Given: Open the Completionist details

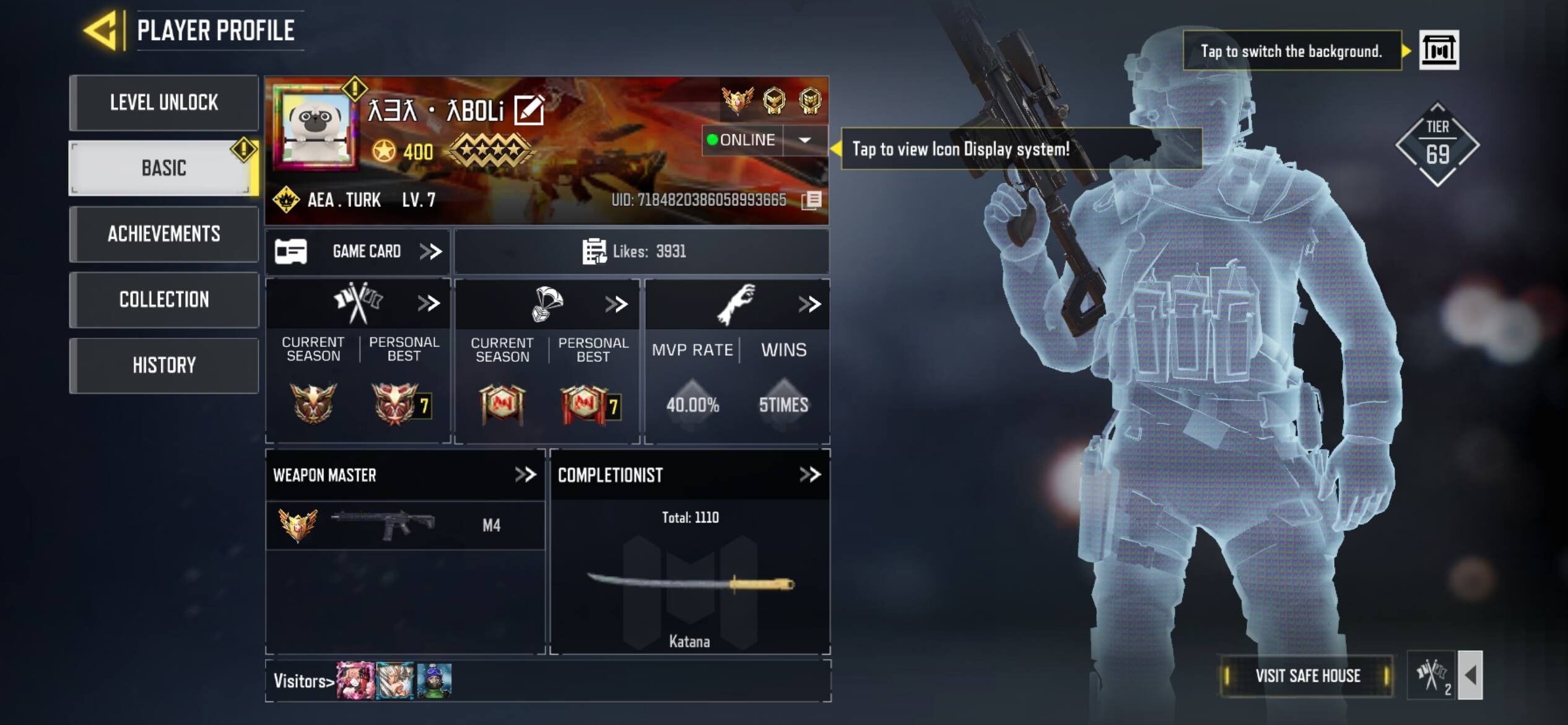Looking at the screenshot, I should (809, 475).
